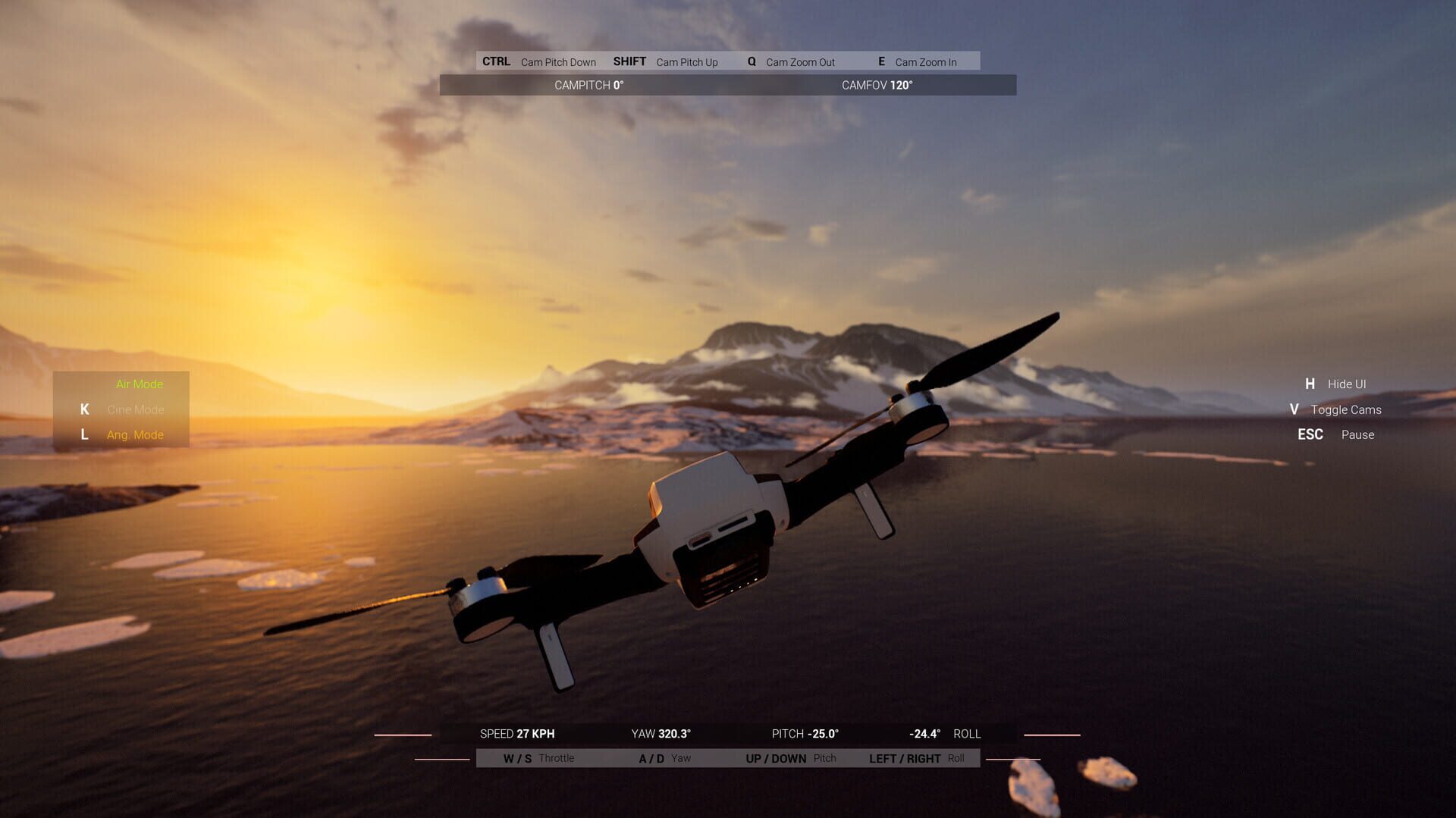The image size is (1456, 818).
Task: Switch to Cine Mode
Action: click(135, 409)
